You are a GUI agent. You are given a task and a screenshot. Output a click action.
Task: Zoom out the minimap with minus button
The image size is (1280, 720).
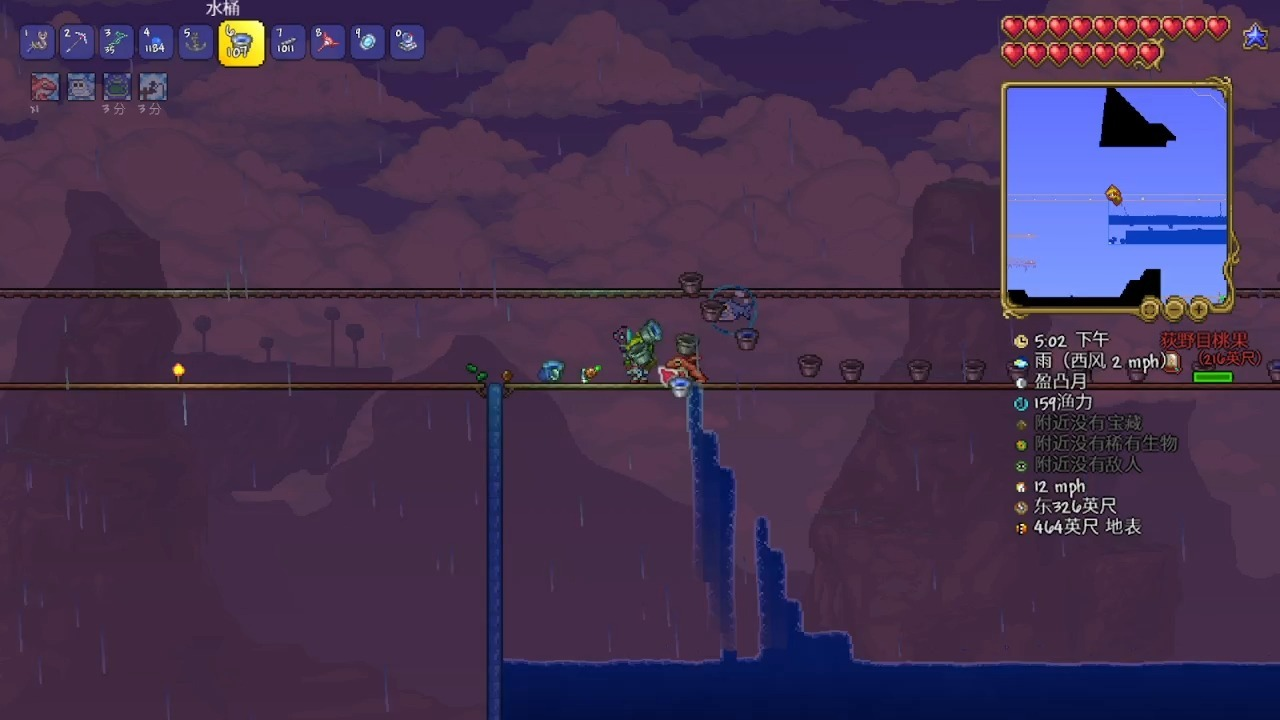[x=1174, y=309]
